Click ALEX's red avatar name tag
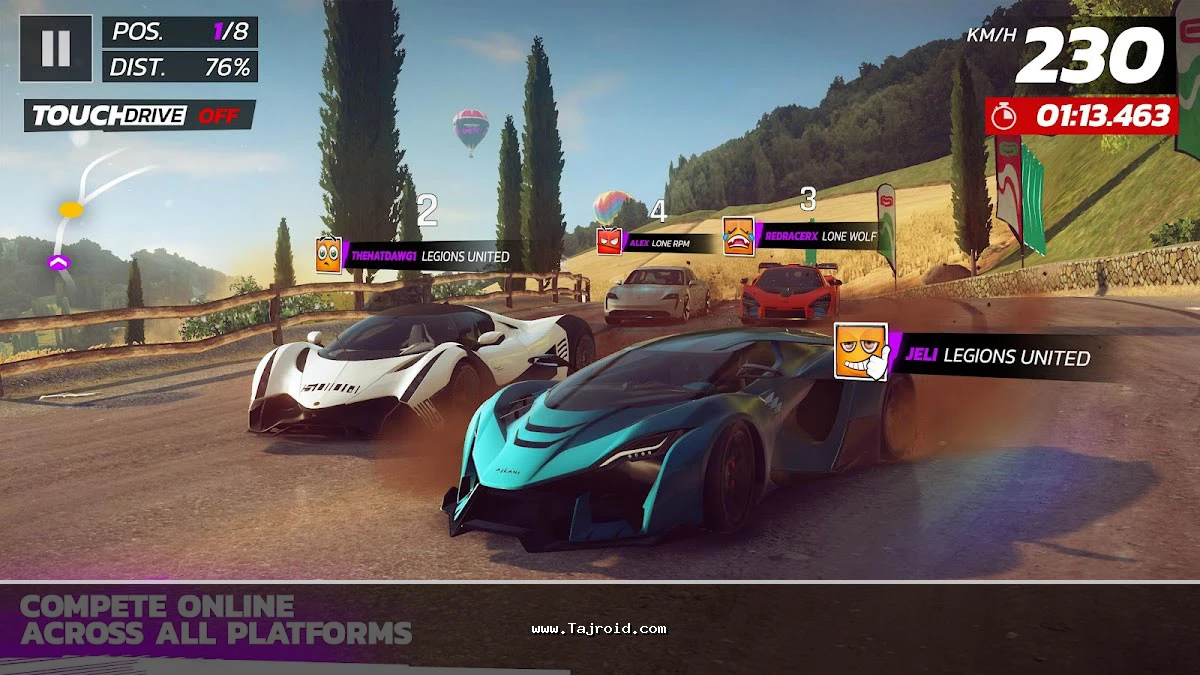 (x=609, y=241)
